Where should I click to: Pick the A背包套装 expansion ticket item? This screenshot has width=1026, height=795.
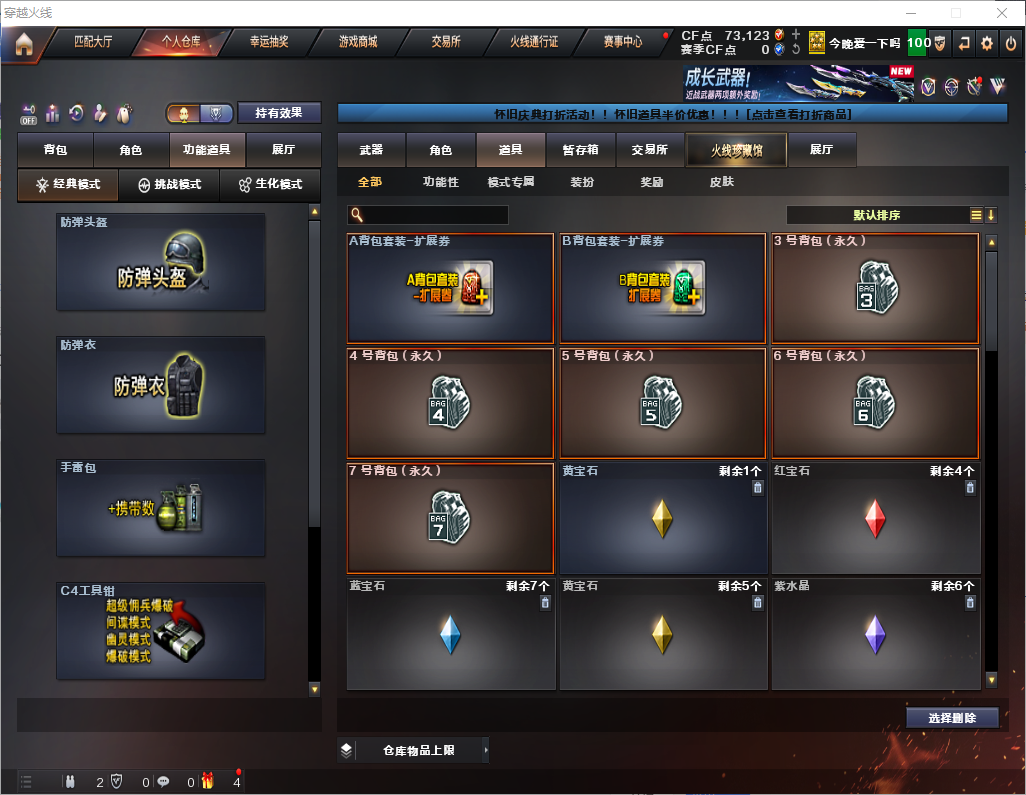point(450,289)
